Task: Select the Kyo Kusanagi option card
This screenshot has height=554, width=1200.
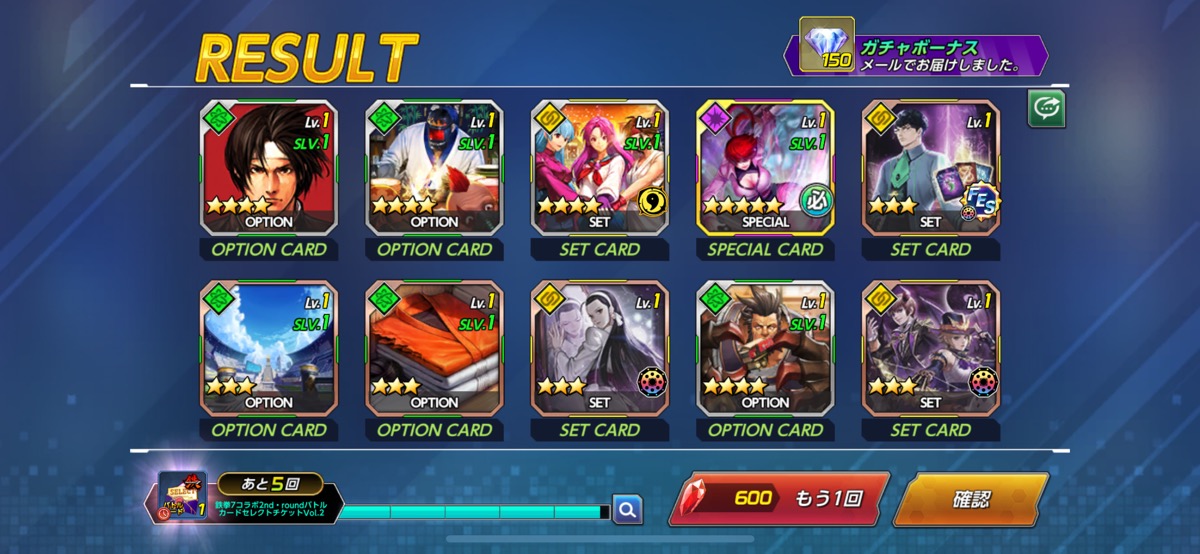Action: (269, 168)
